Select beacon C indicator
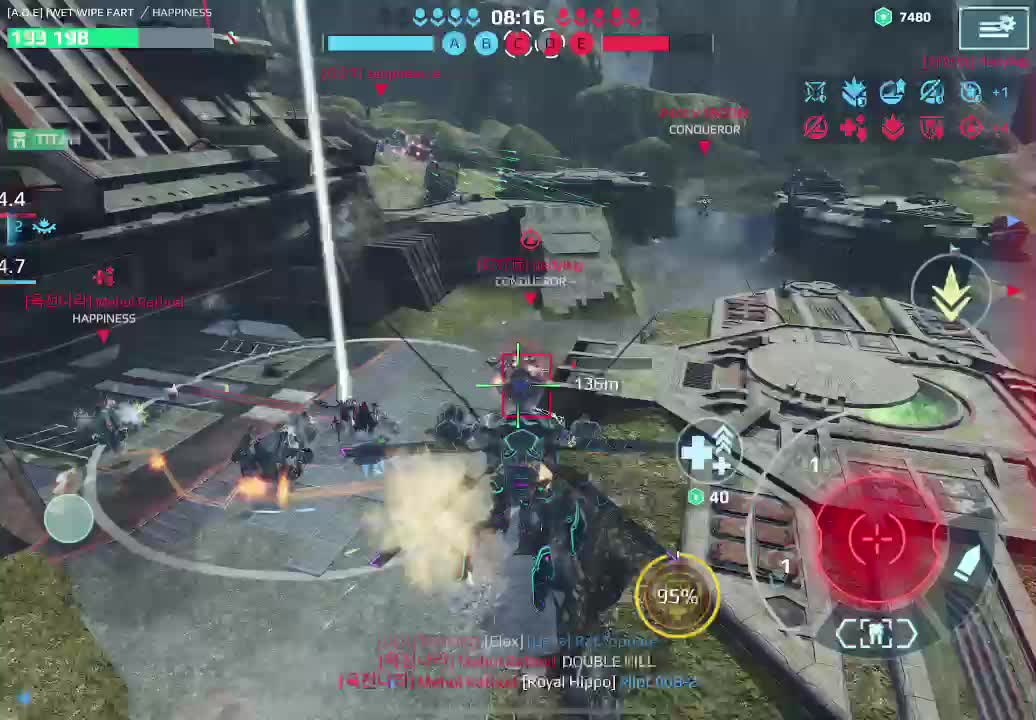This screenshot has height=720, width=1036. pyautogui.click(x=518, y=43)
